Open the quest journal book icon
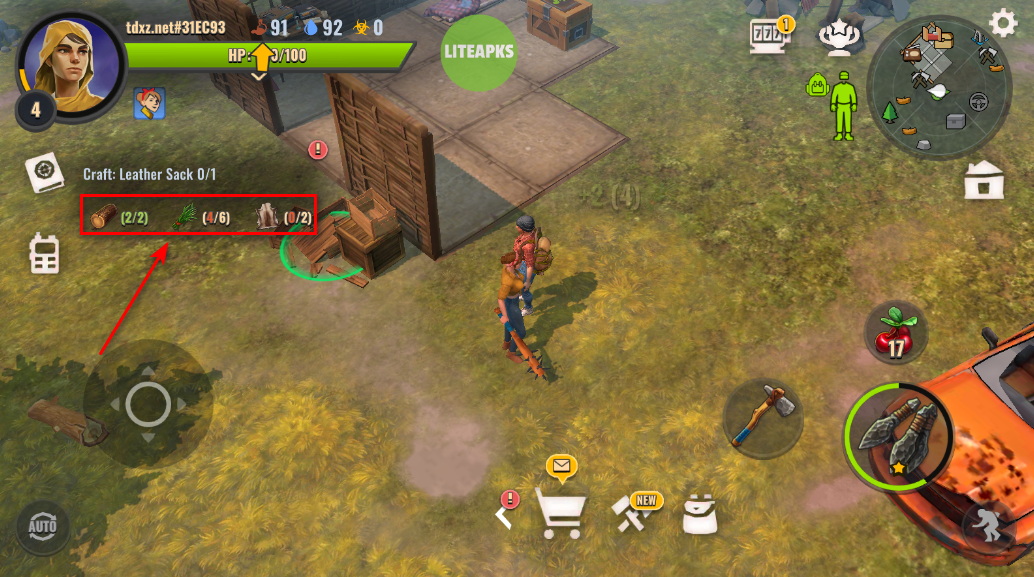 [44, 175]
